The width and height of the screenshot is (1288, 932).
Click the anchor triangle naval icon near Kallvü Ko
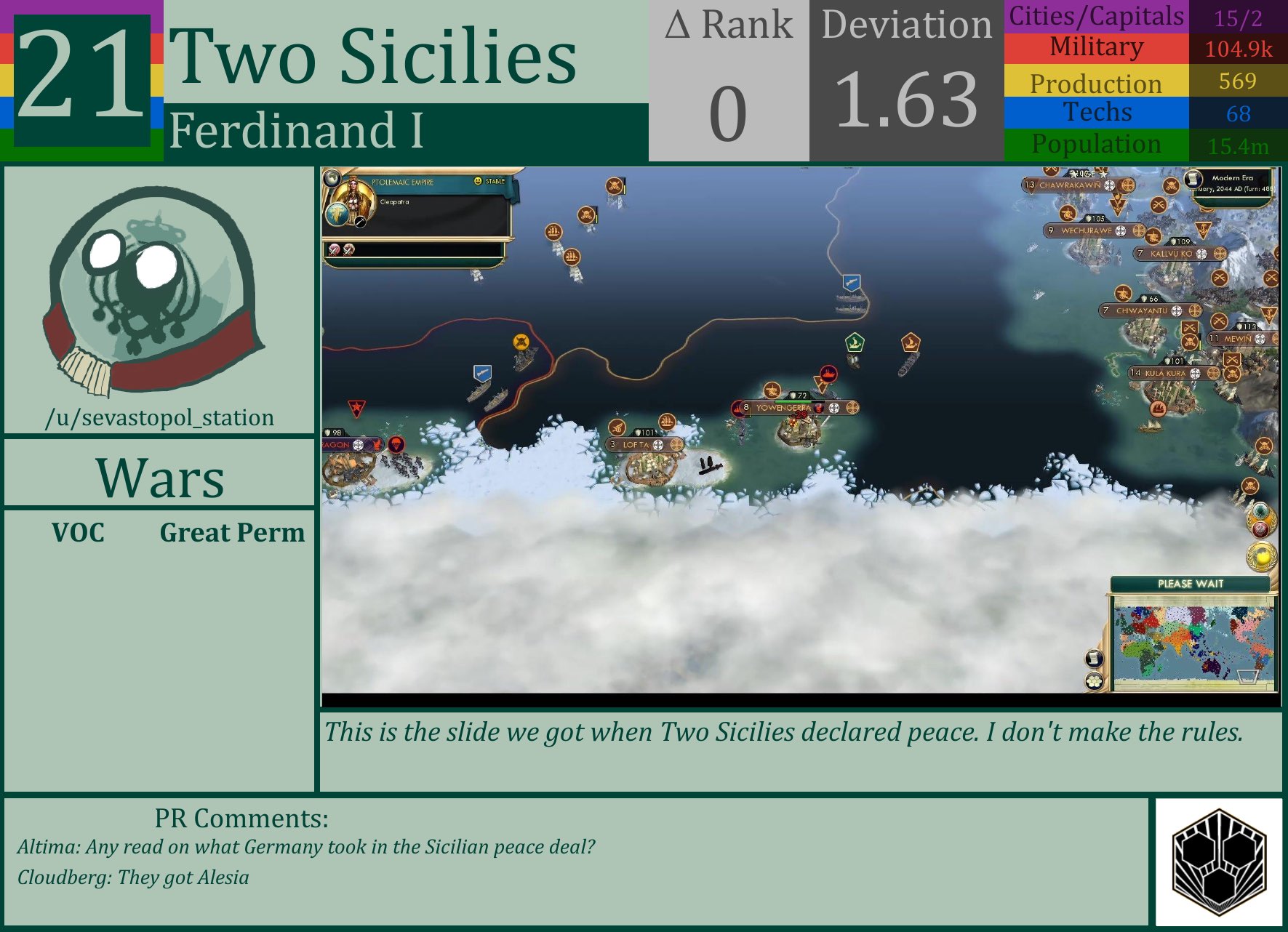[x=1203, y=230]
